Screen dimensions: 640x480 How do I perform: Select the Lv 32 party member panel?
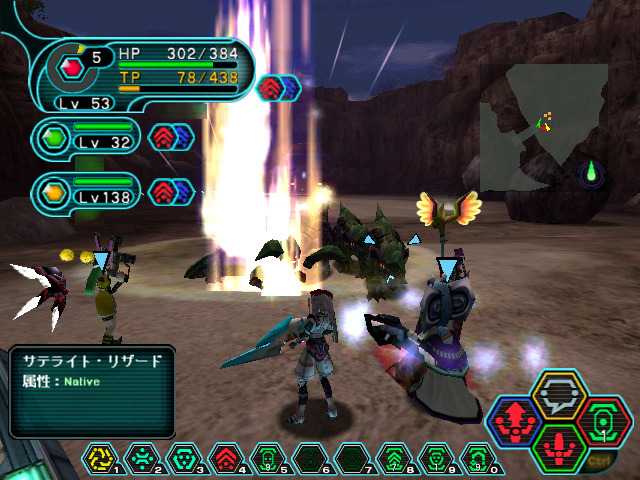(x=88, y=136)
